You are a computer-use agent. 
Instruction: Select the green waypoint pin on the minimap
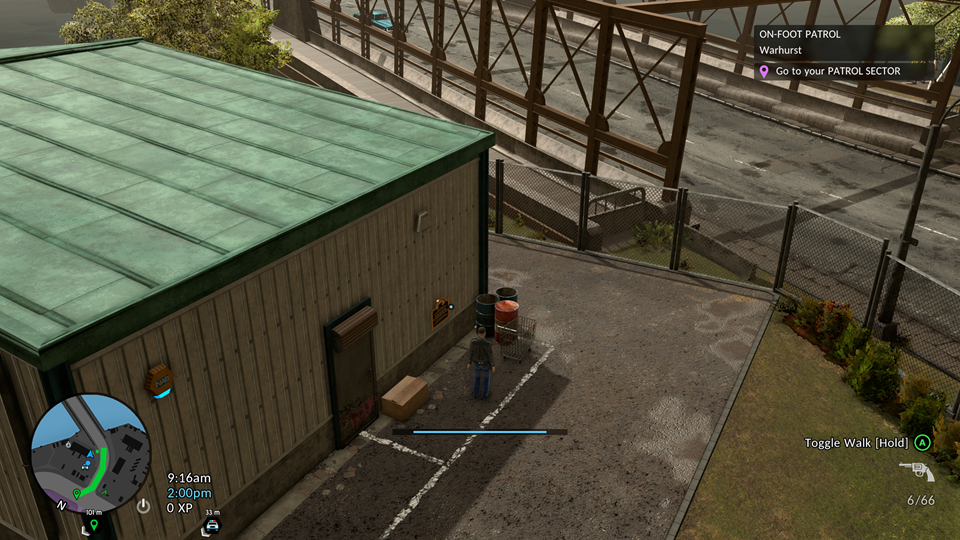point(77,493)
